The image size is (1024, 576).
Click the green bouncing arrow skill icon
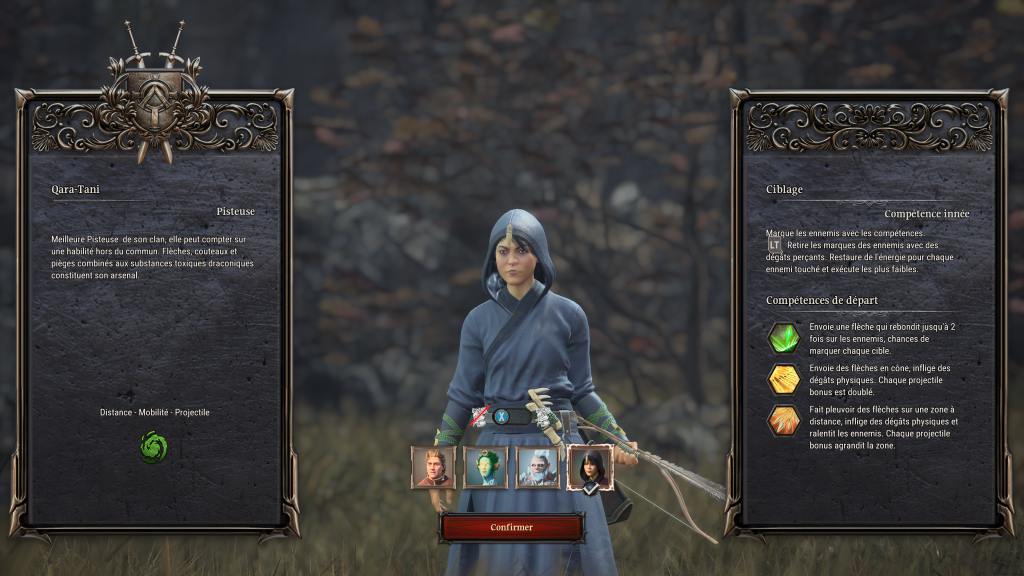[x=783, y=337]
